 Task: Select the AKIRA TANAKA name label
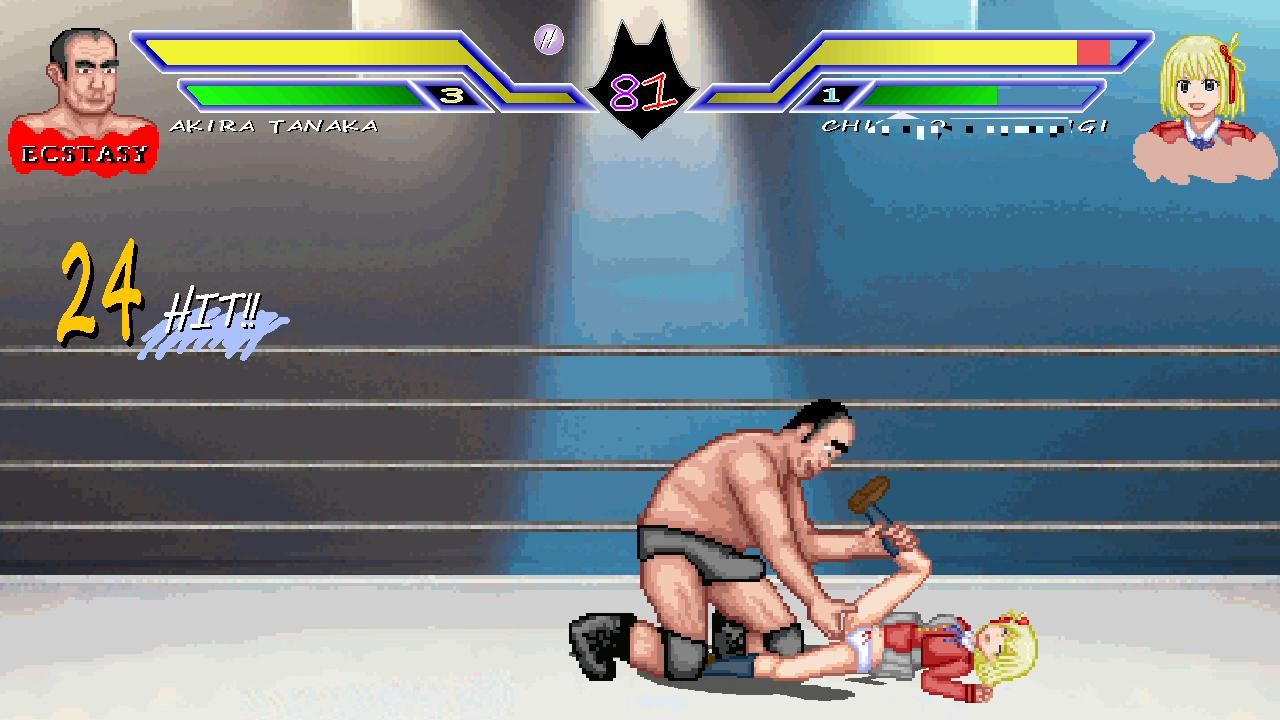(277, 124)
